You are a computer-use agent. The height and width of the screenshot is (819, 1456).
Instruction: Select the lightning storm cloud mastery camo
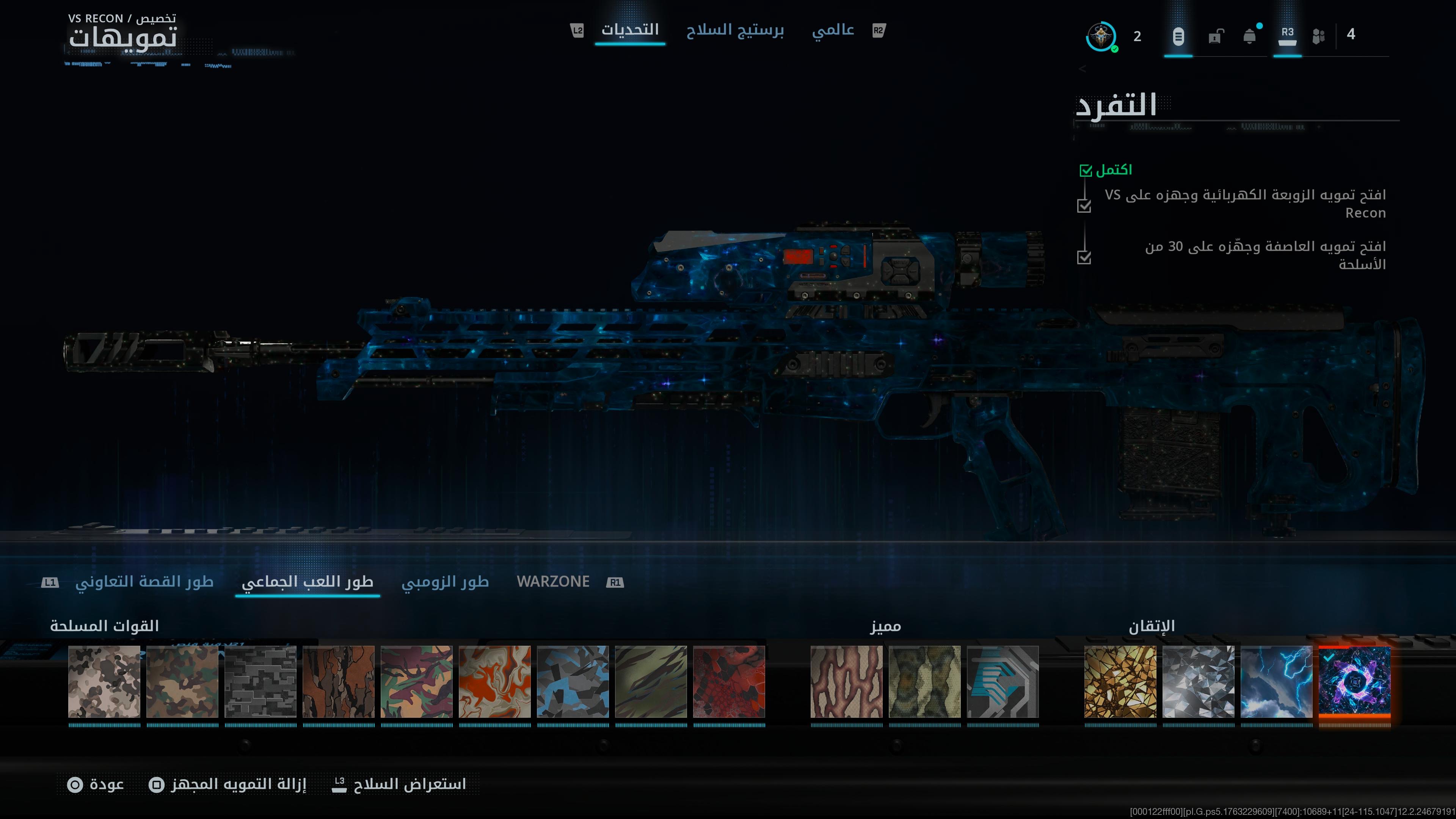1276,682
